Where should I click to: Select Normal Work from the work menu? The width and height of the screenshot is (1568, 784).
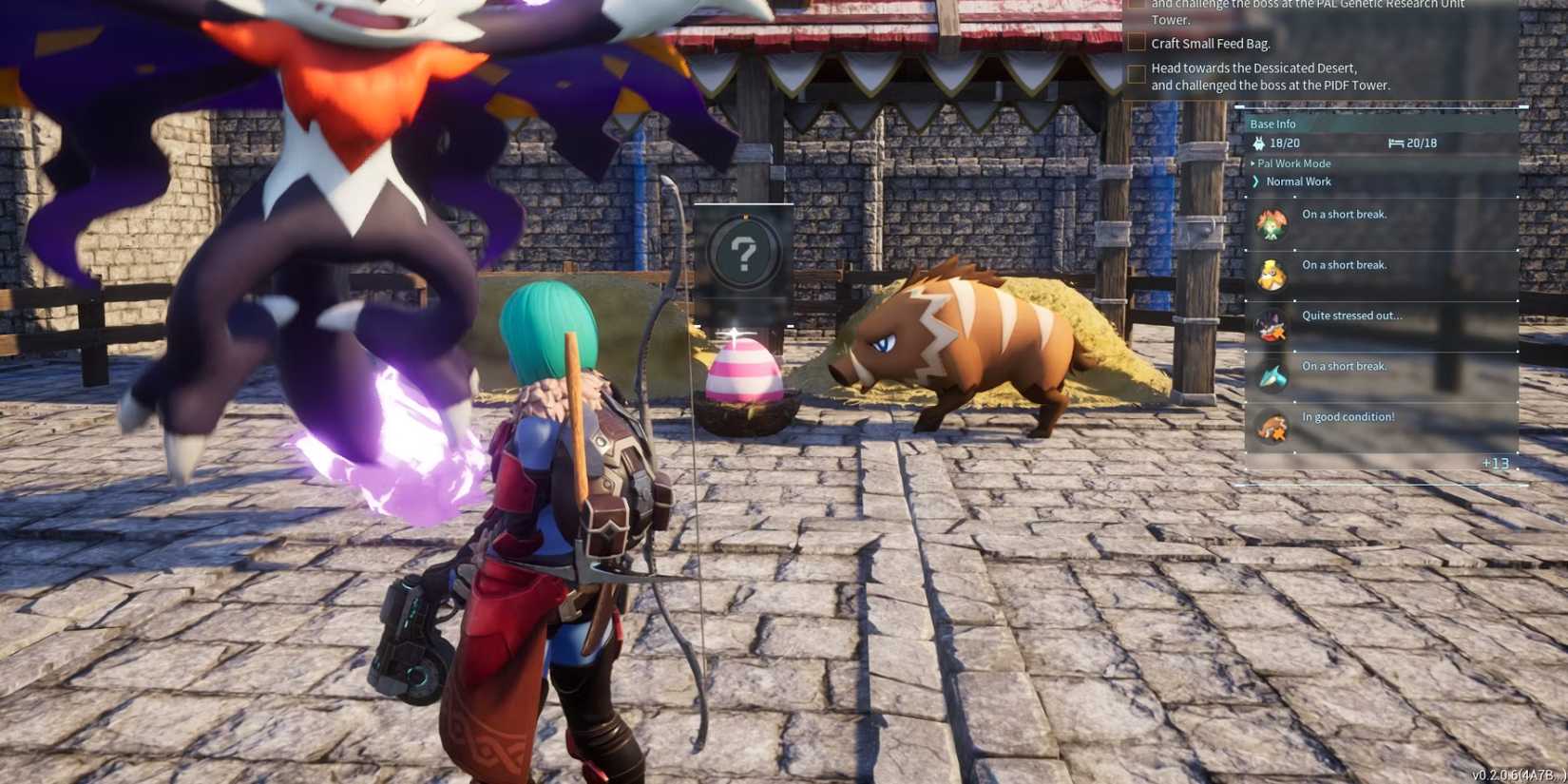pos(1296,181)
